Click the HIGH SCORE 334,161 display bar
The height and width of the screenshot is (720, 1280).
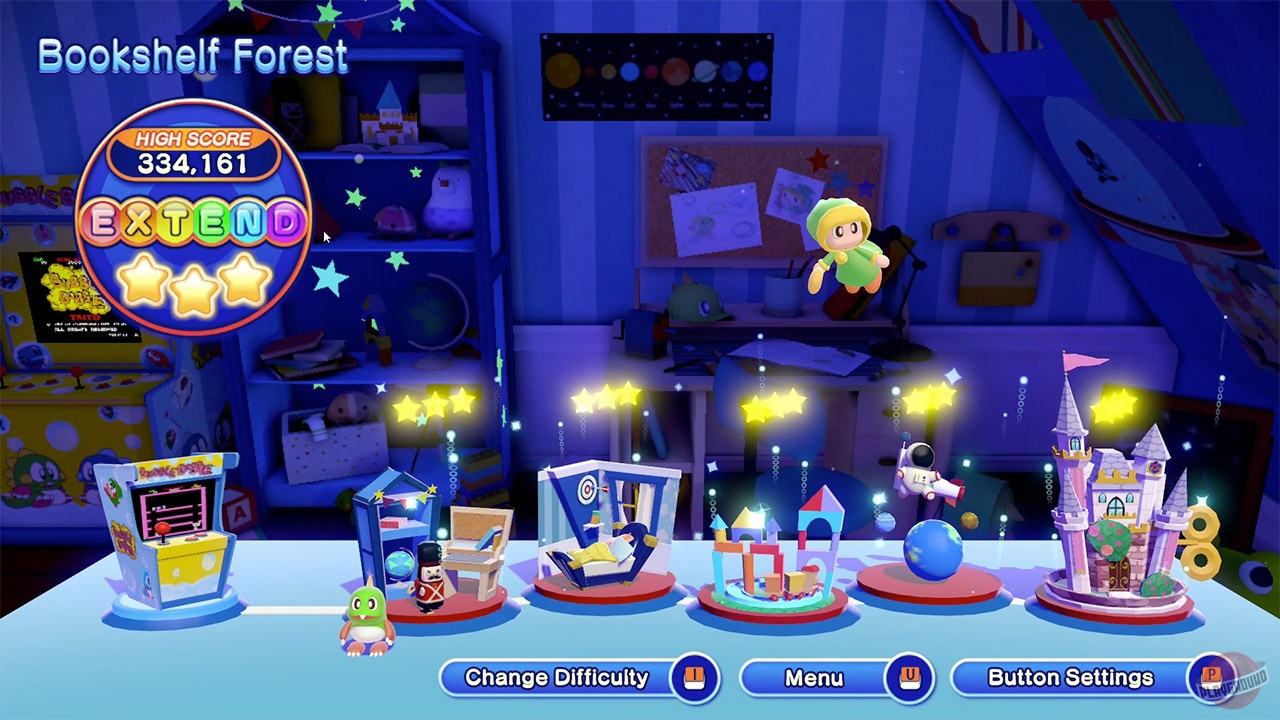pos(193,150)
